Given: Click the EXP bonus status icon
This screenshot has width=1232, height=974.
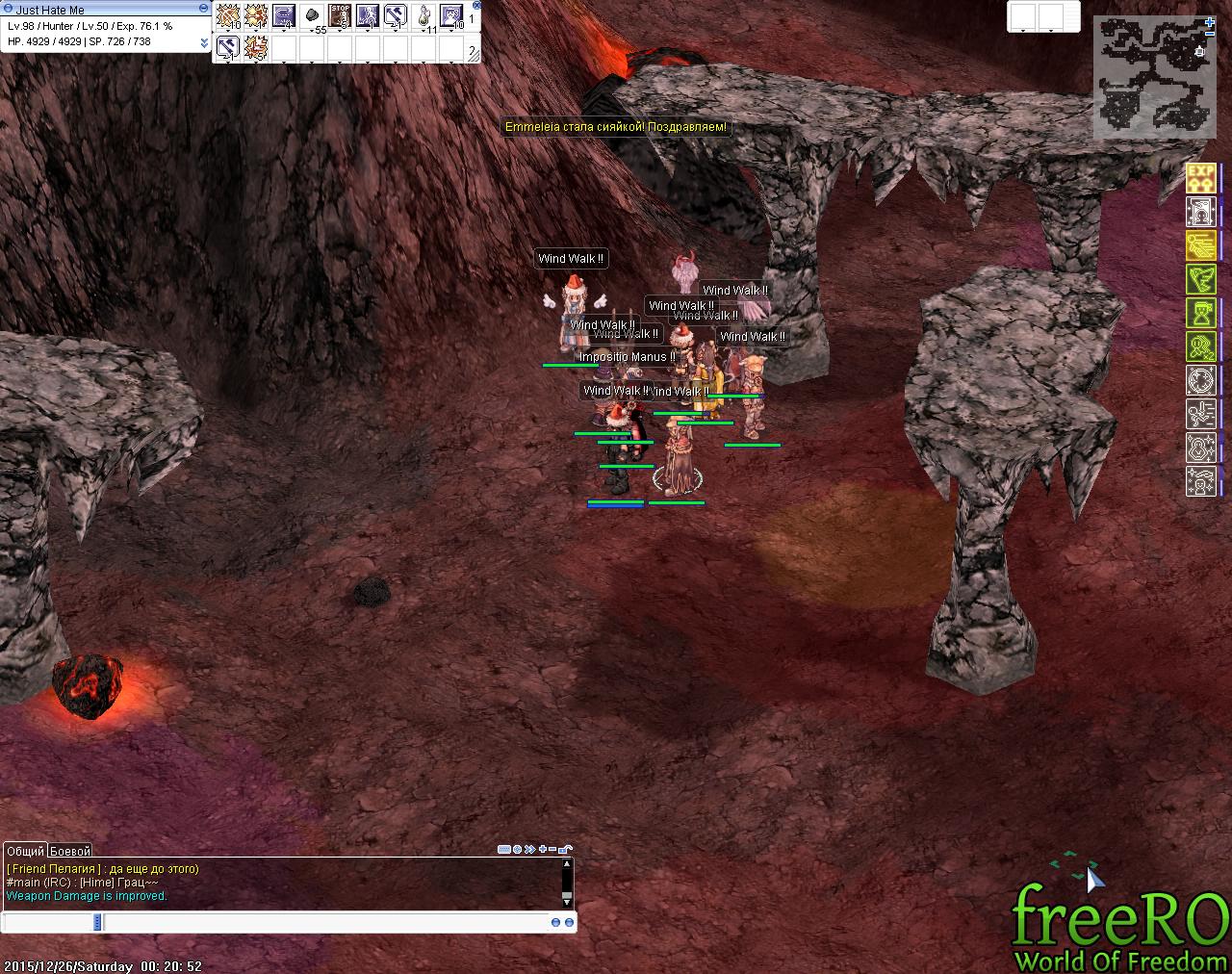Looking at the screenshot, I should (x=1200, y=176).
